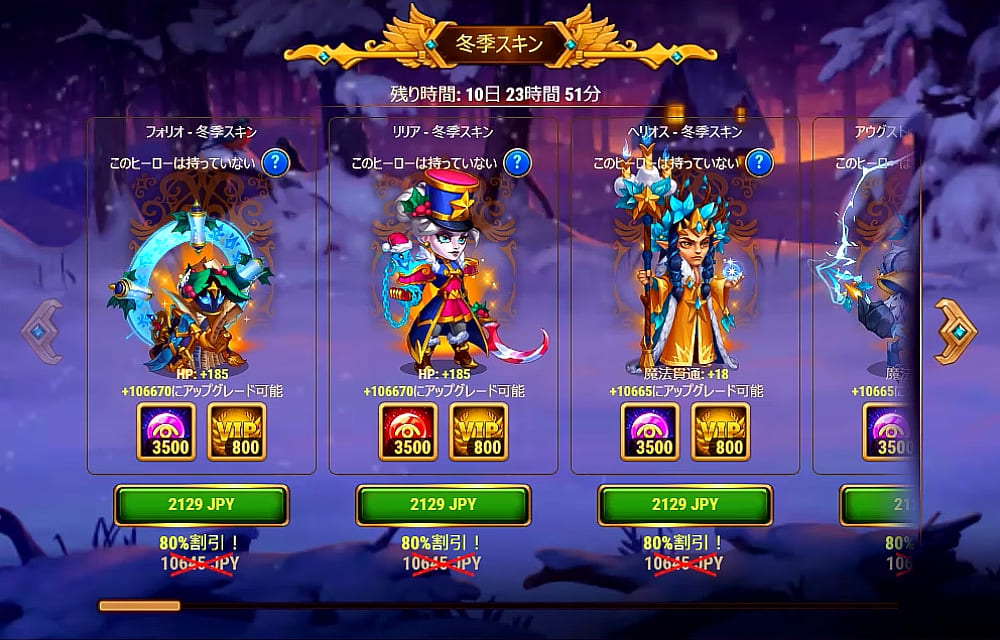Select the ヘリオス VIP 800 points reward
The image size is (1000, 640).
(720, 432)
